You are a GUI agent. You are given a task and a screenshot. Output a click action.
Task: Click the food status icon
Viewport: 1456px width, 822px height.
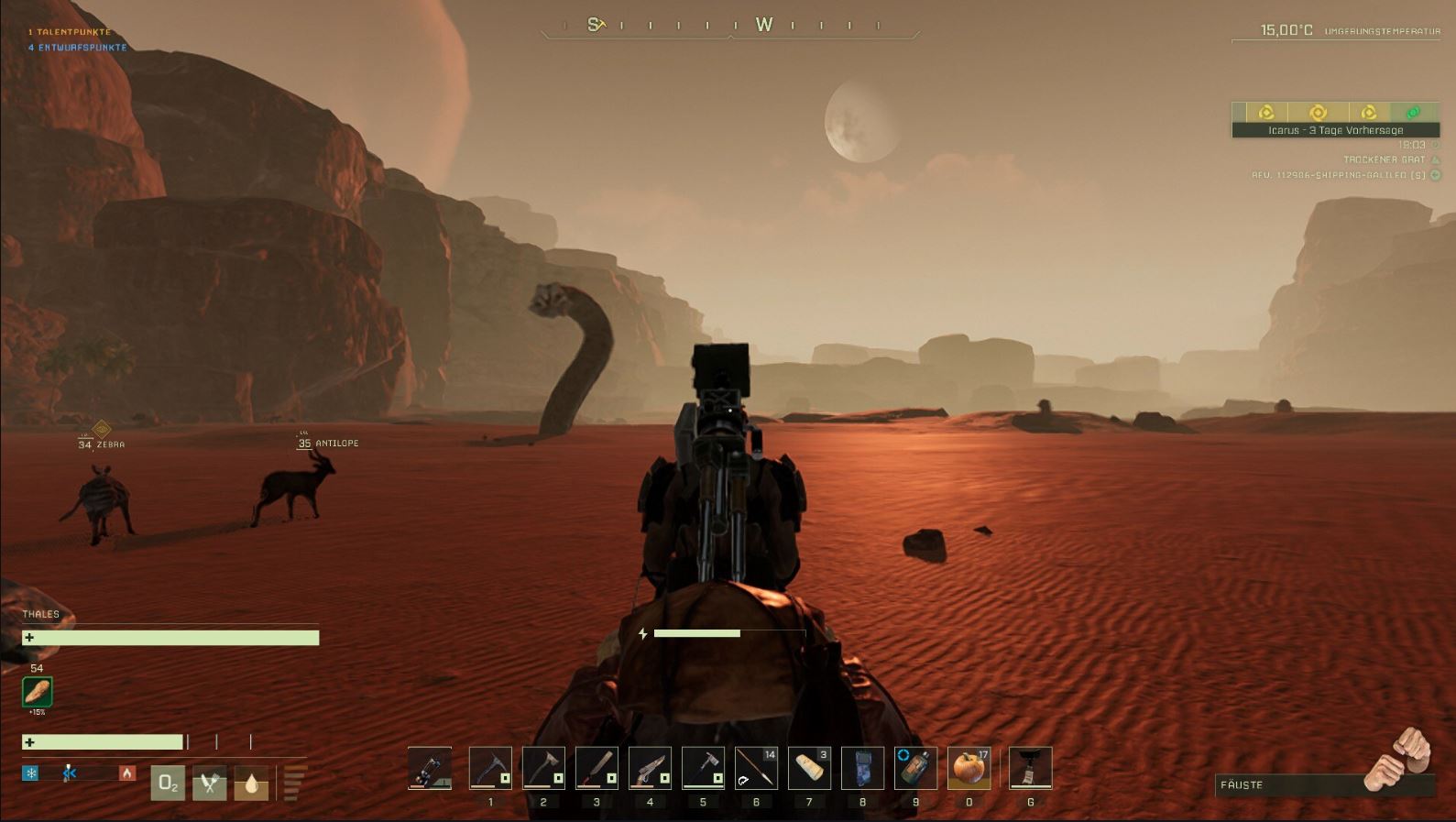tap(209, 783)
